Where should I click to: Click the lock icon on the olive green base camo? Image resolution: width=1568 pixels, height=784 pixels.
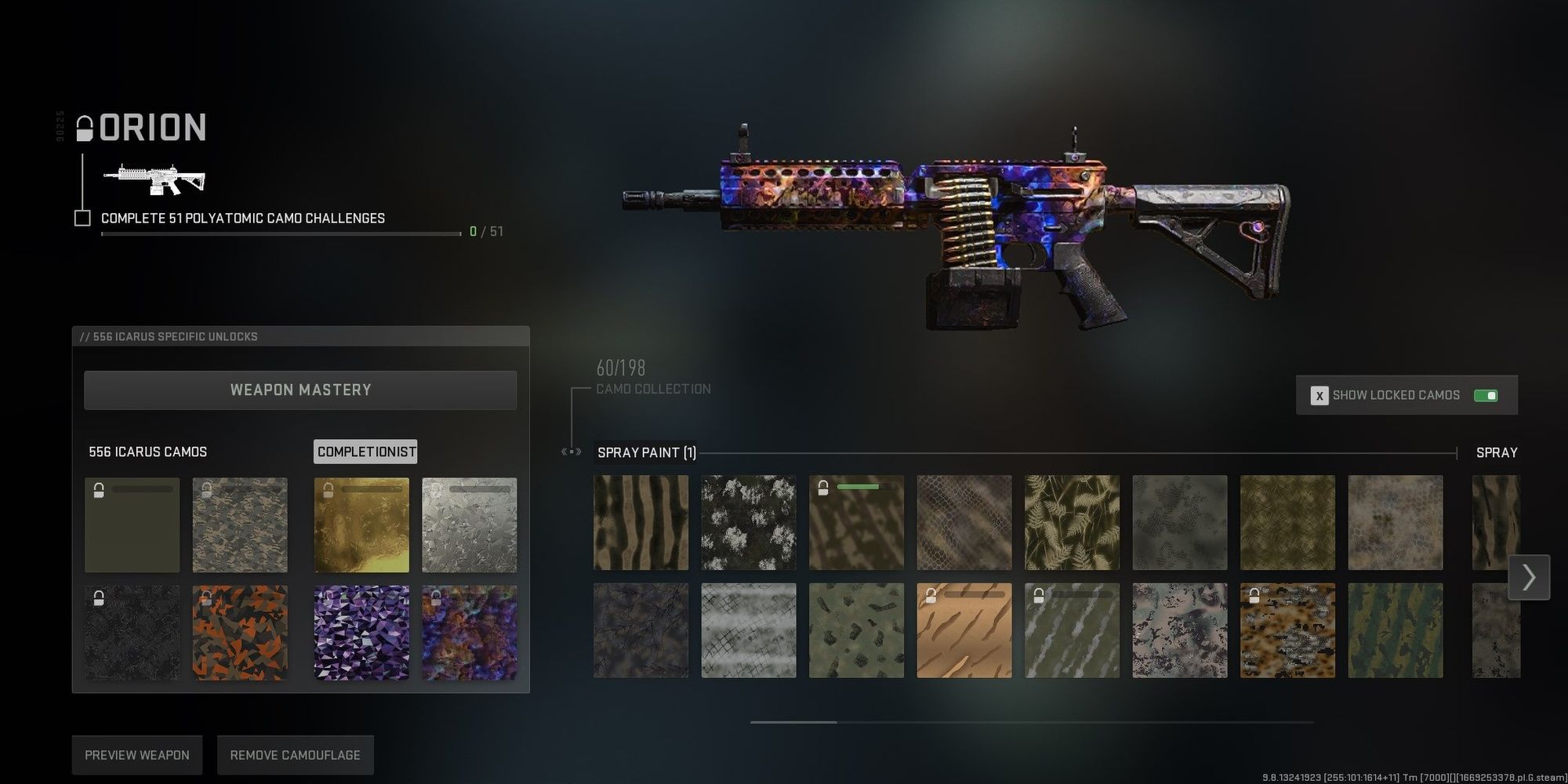[x=99, y=489]
